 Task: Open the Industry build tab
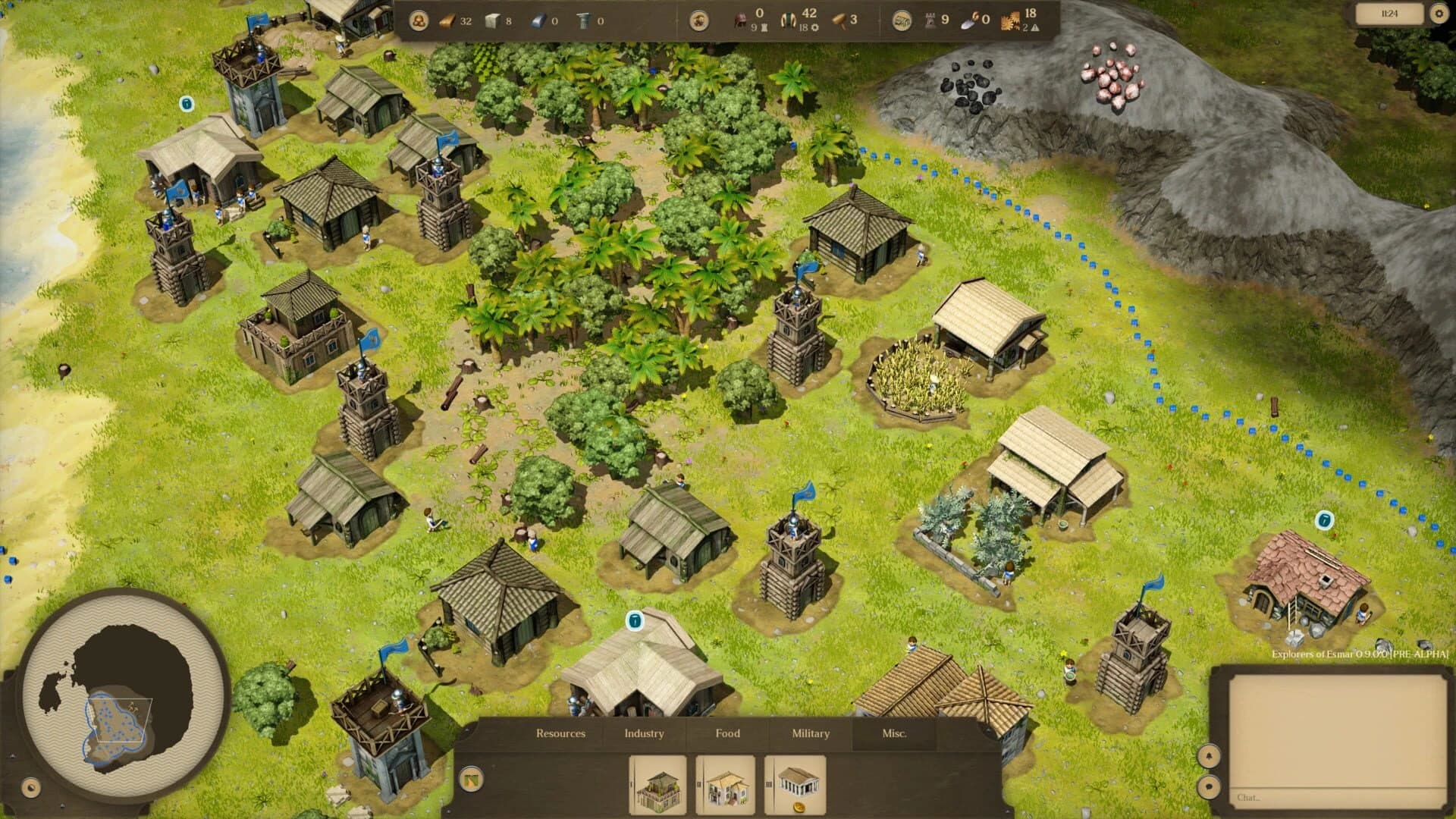click(x=644, y=733)
